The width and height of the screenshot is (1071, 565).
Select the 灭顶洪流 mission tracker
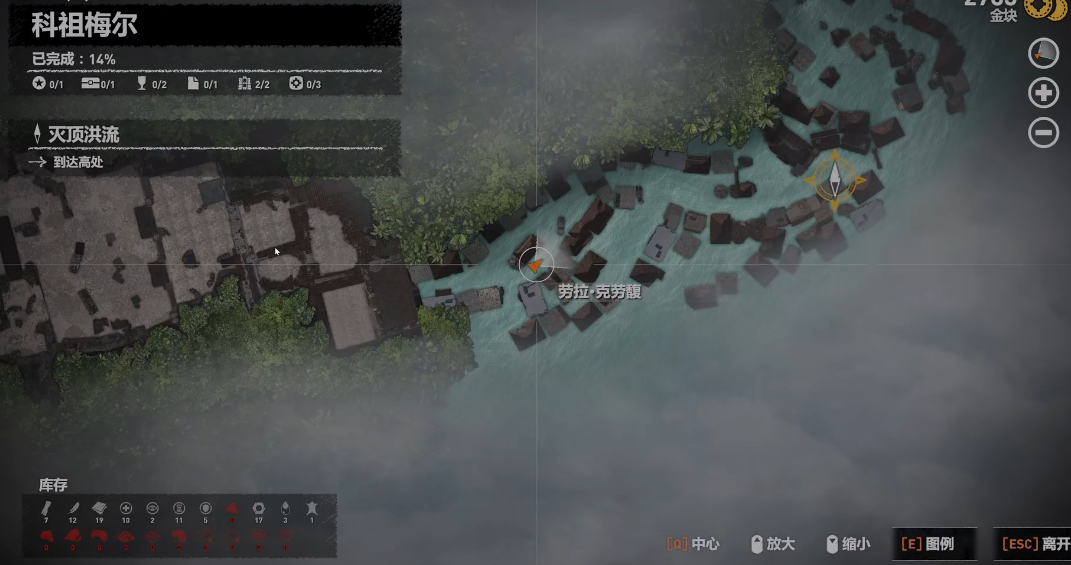(x=84, y=134)
